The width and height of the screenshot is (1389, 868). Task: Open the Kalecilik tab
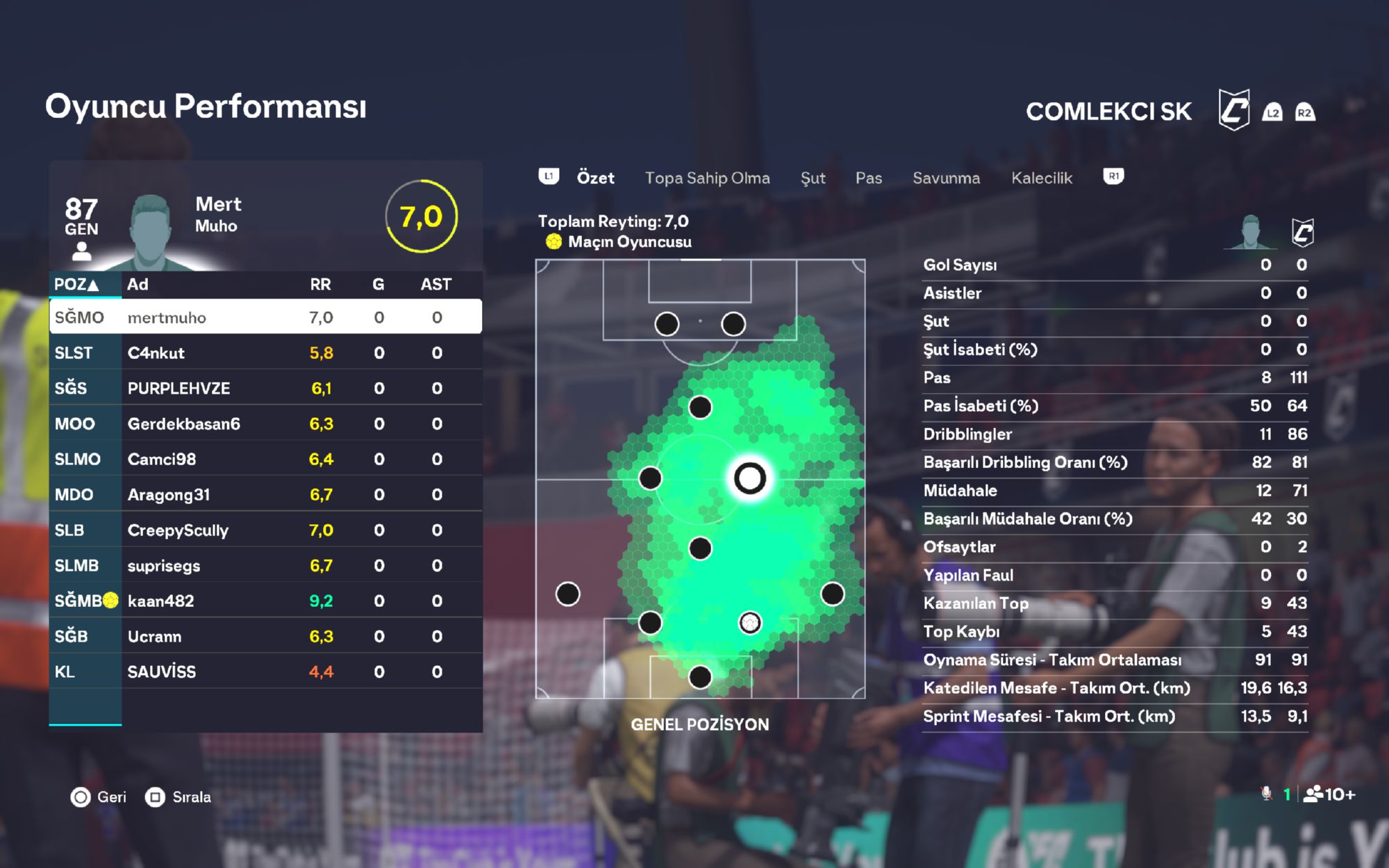point(1041,178)
